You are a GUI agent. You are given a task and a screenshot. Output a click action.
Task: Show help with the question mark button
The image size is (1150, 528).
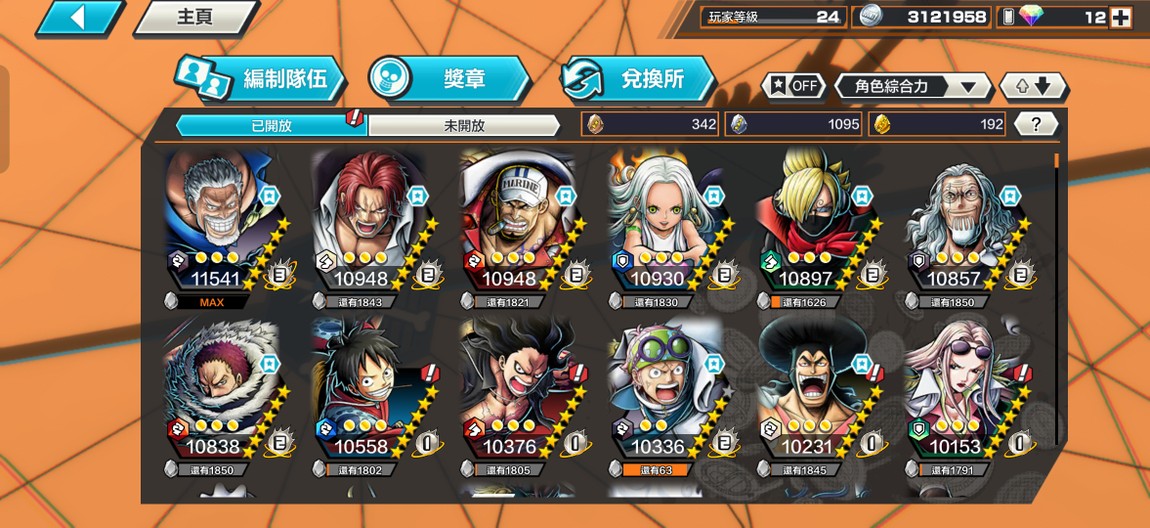1036,124
